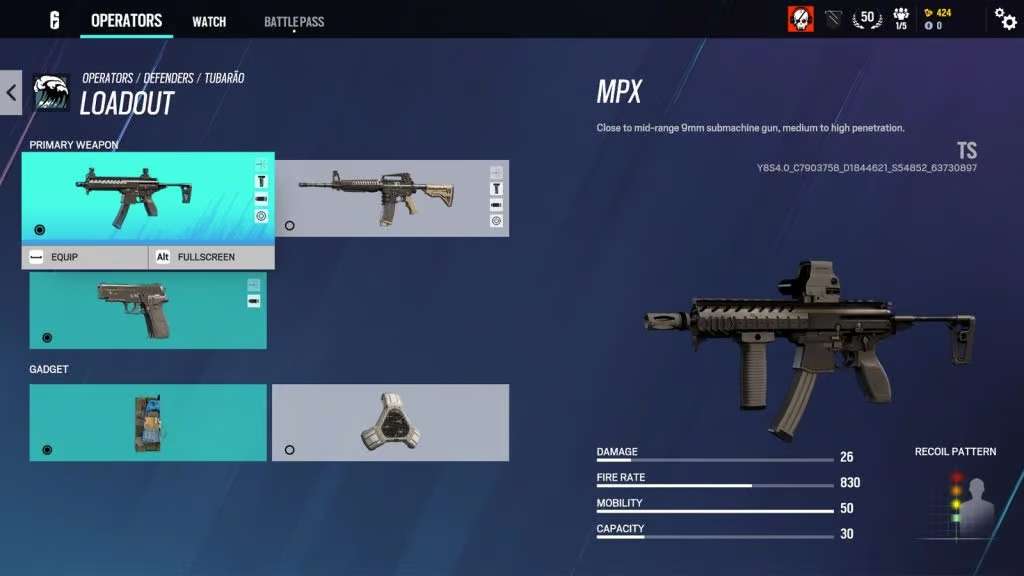The width and height of the screenshot is (1024, 576).
Task: Show the level 50 laurel badge
Action: [866, 19]
